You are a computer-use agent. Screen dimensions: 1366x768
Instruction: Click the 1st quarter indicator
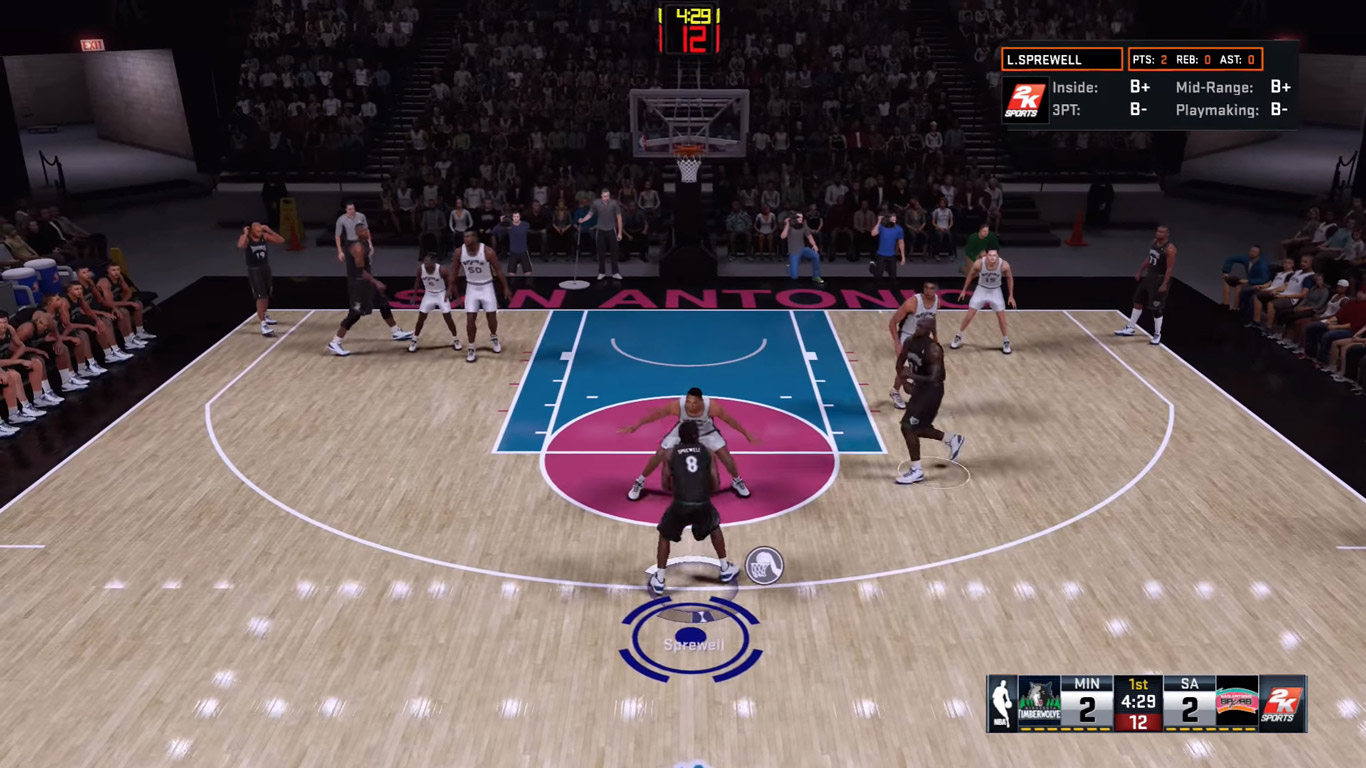(x=1136, y=682)
